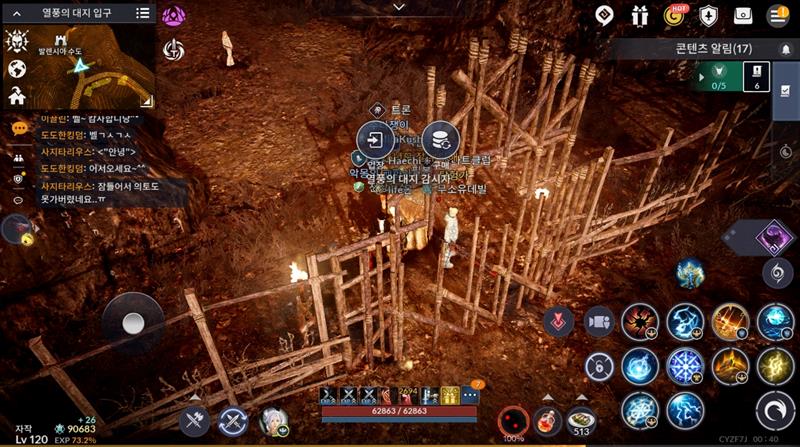Open the world map globe icon
This screenshot has height=447, width=800.
click(x=17, y=69)
